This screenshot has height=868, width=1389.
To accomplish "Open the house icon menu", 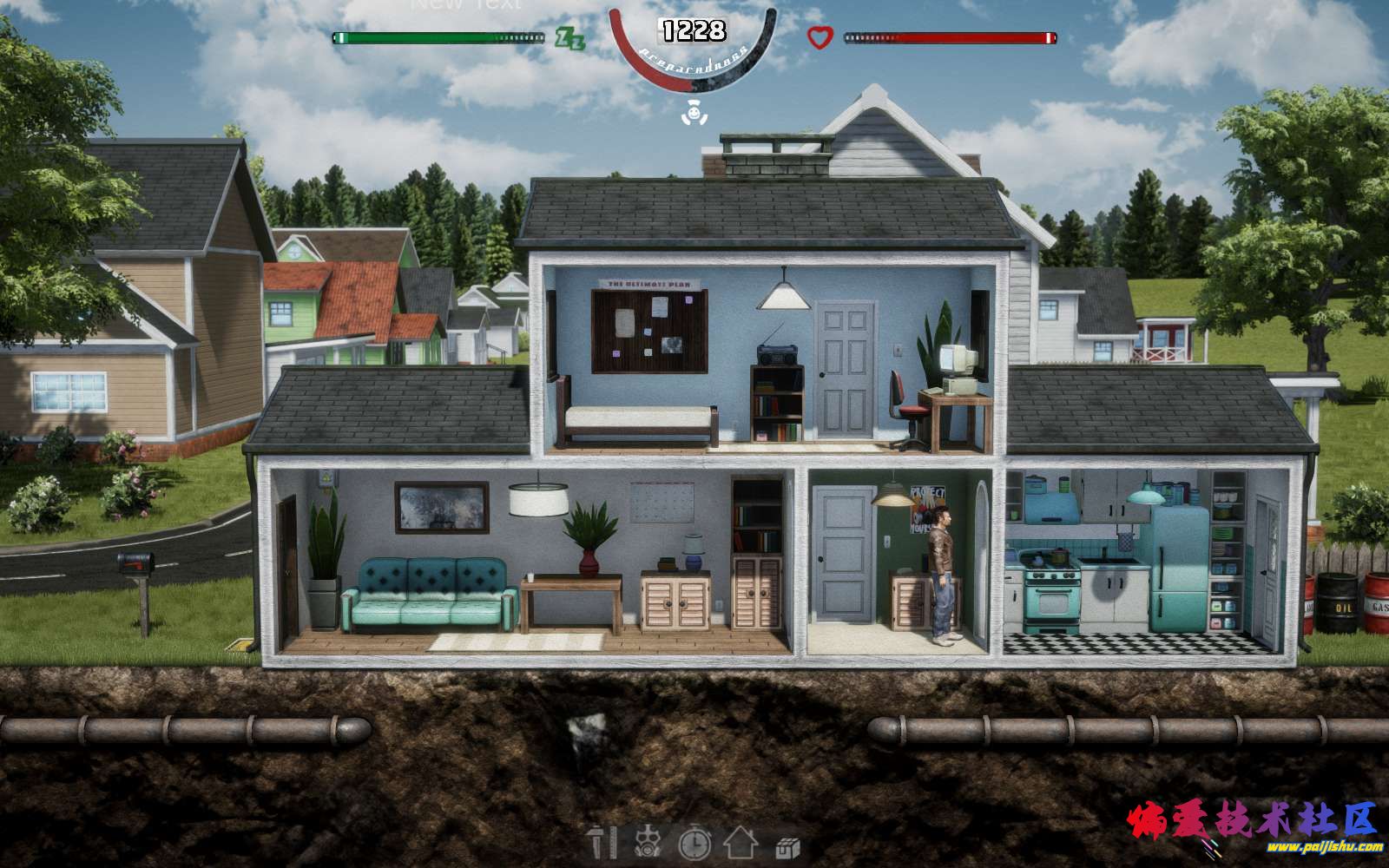I will click(x=741, y=843).
